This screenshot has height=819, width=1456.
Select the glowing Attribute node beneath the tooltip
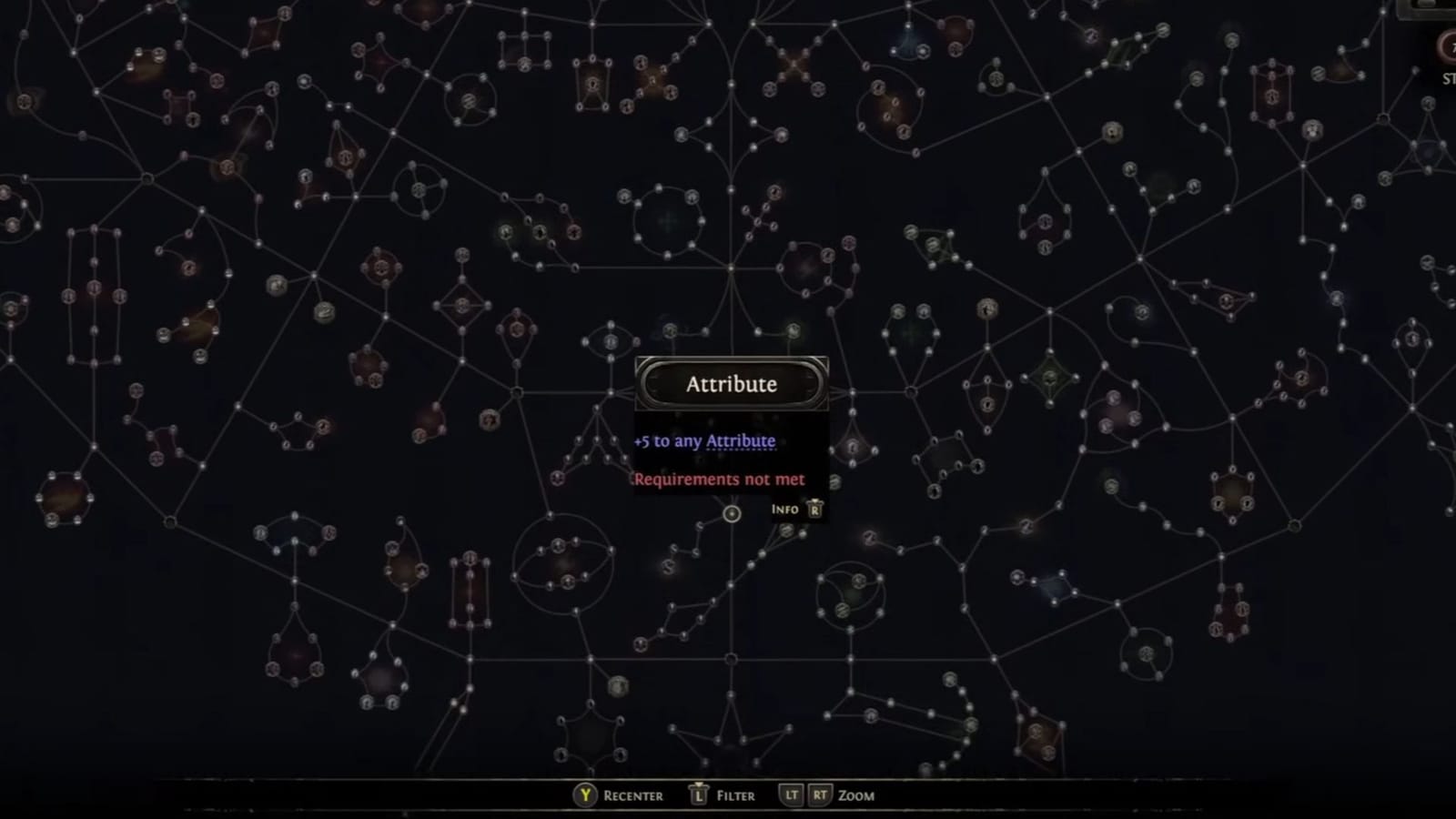pyautogui.click(x=733, y=513)
